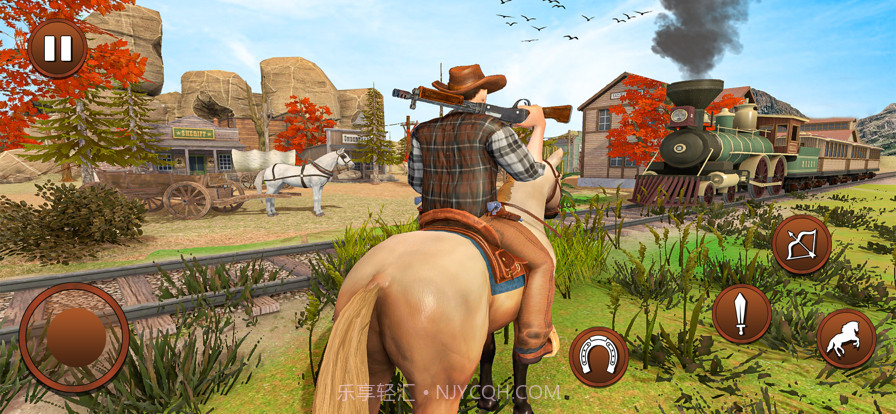This screenshot has width=896, height=414.
Task: Activate the bow and arrow attack
Action: click(801, 245)
